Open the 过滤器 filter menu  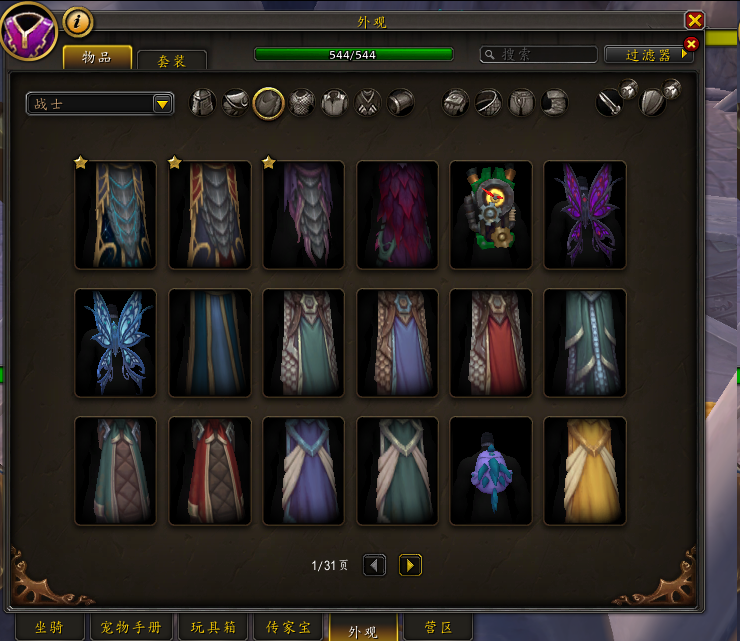[x=649, y=55]
